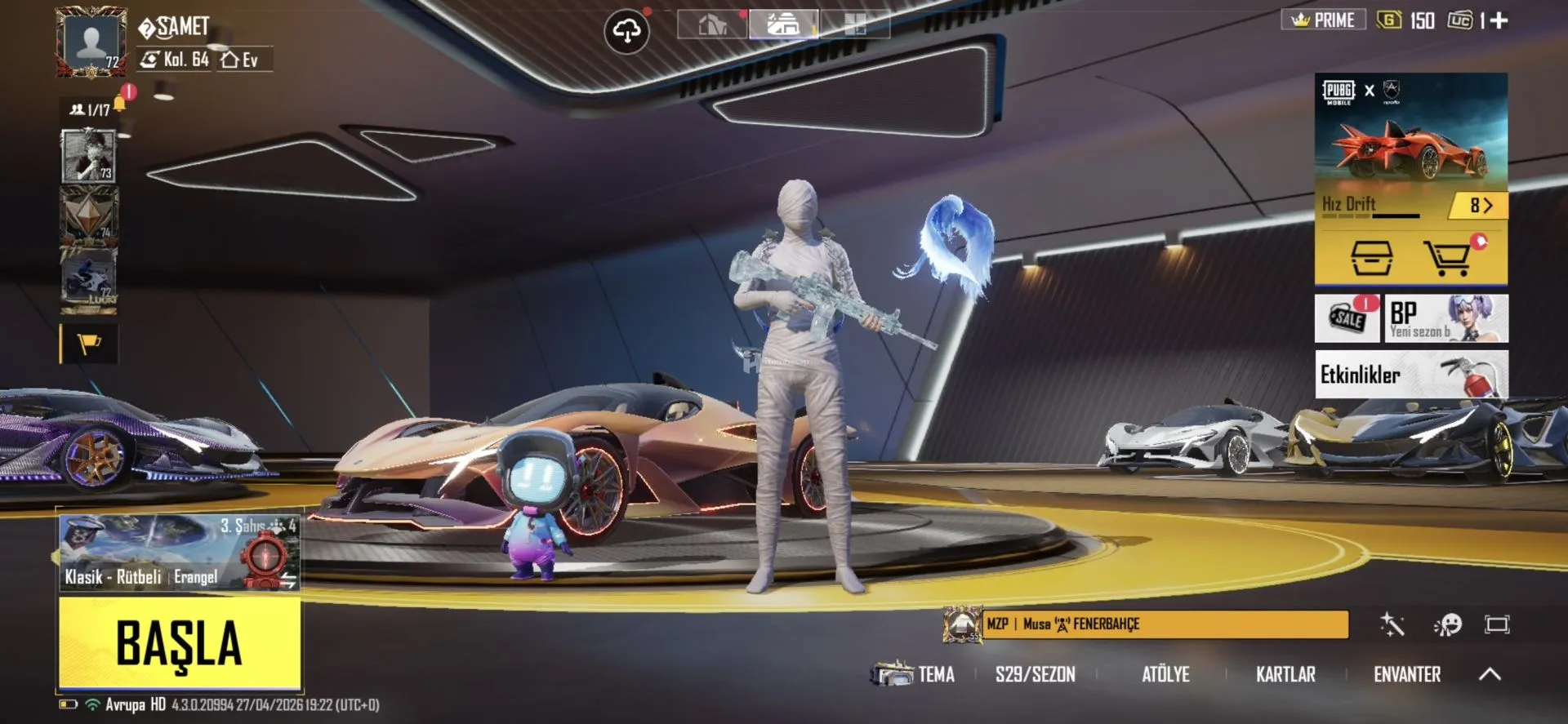Open the PRIME subscription badge
The height and width of the screenshot is (724, 1568).
pos(1323,20)
